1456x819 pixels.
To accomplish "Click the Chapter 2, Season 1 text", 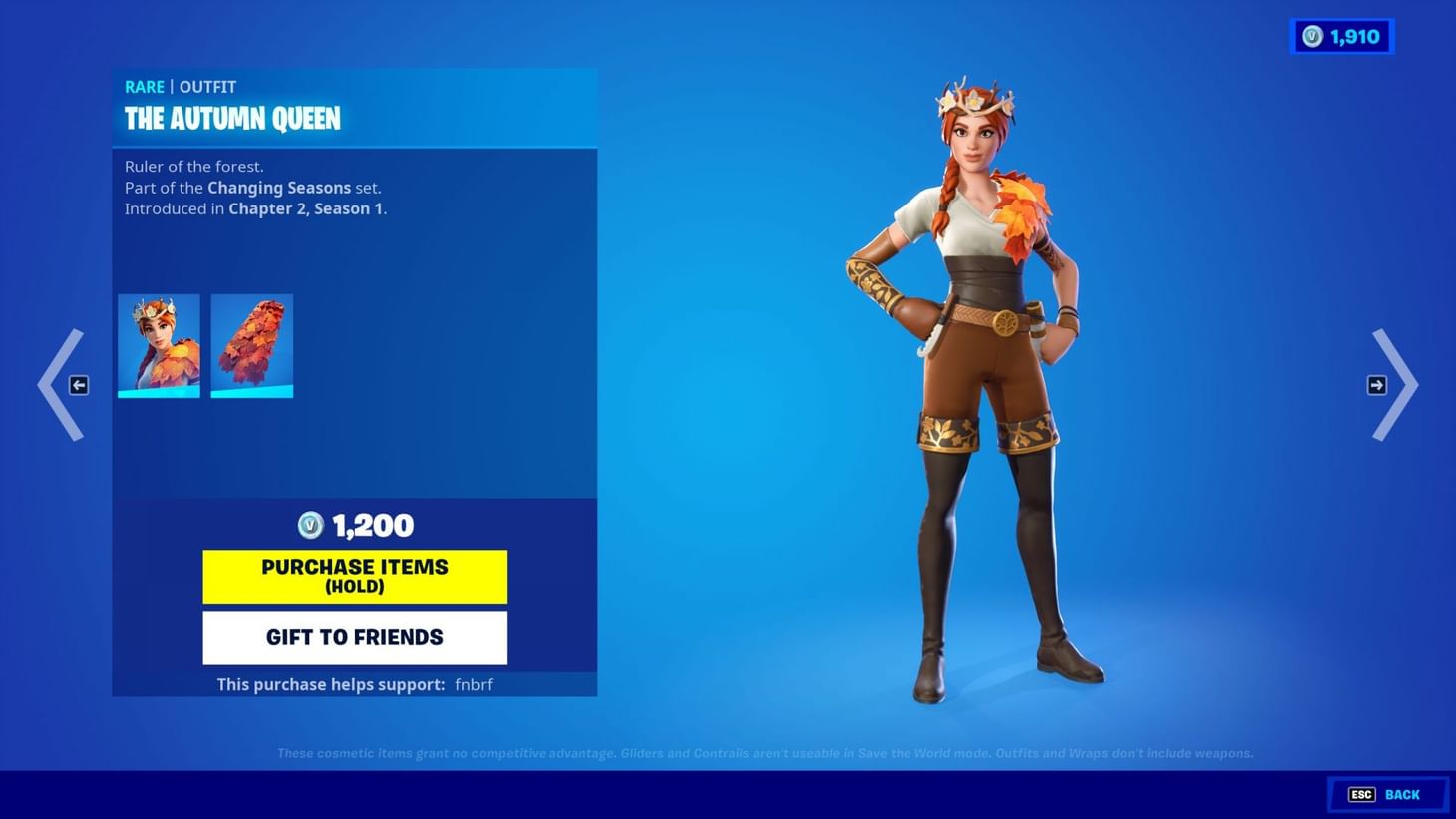I will (307, 208).
